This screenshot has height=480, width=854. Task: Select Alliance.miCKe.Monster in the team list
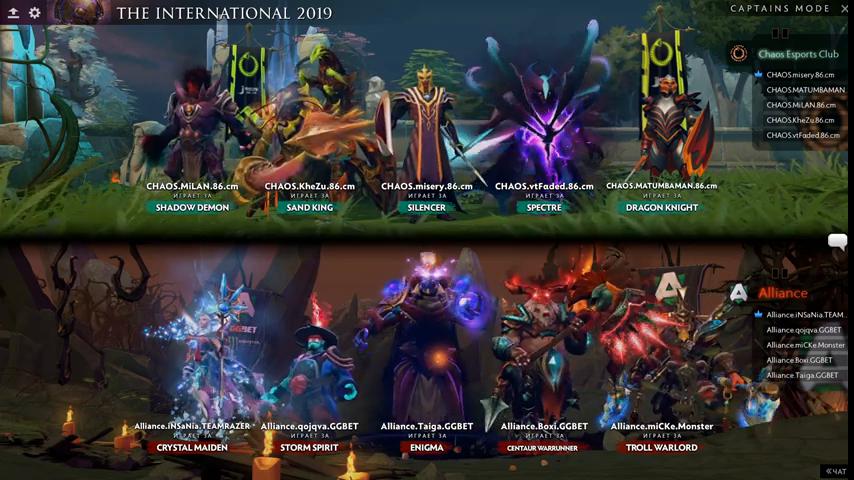[805, 345]
